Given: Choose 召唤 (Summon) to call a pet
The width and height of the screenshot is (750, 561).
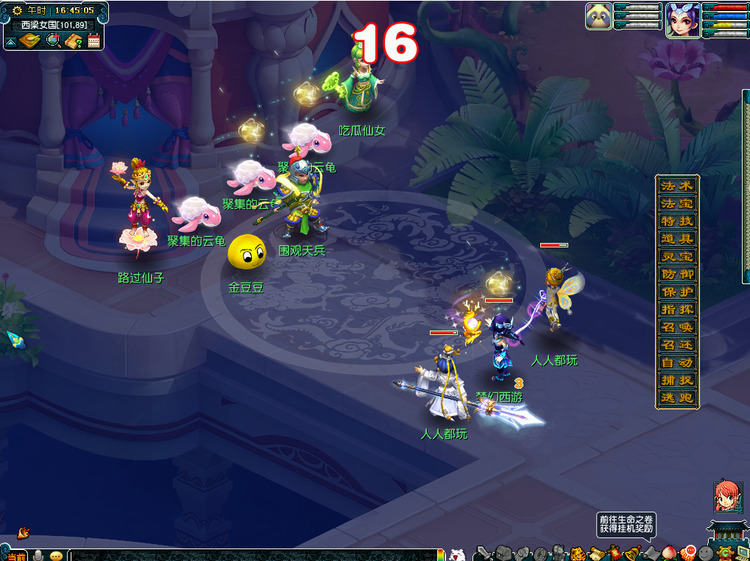Looking at the screenshot, I should coord(677,326).
